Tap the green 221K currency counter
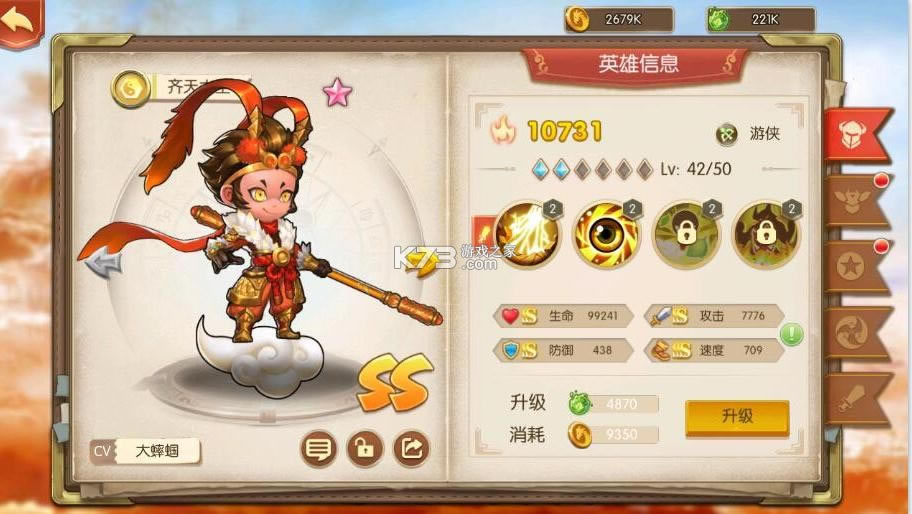This screenshot has height=514, width=912. 761,19
